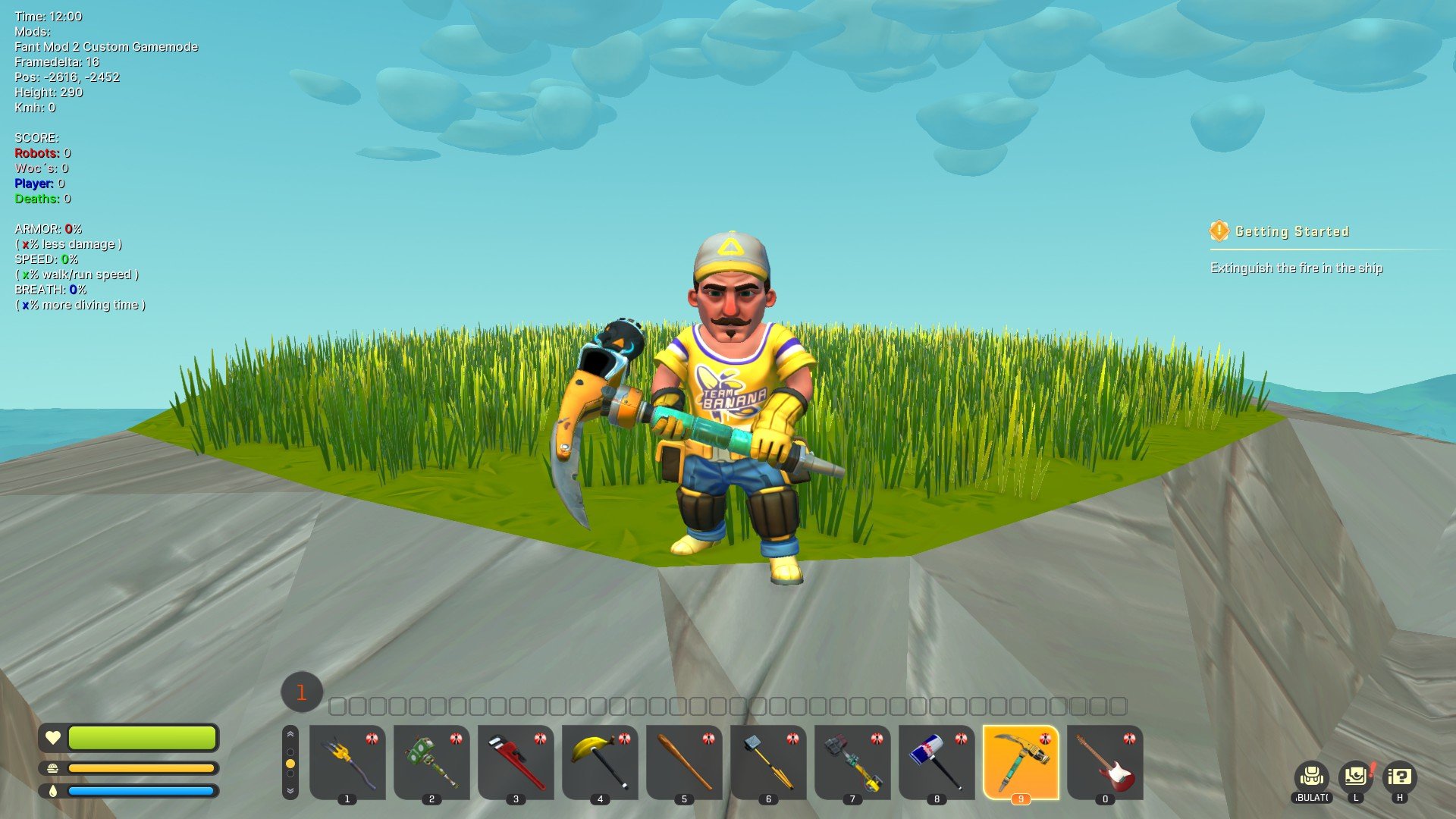Choose the mechanical hammer in slot 7
The image size is (1456, 819).
tap(852, 761)
